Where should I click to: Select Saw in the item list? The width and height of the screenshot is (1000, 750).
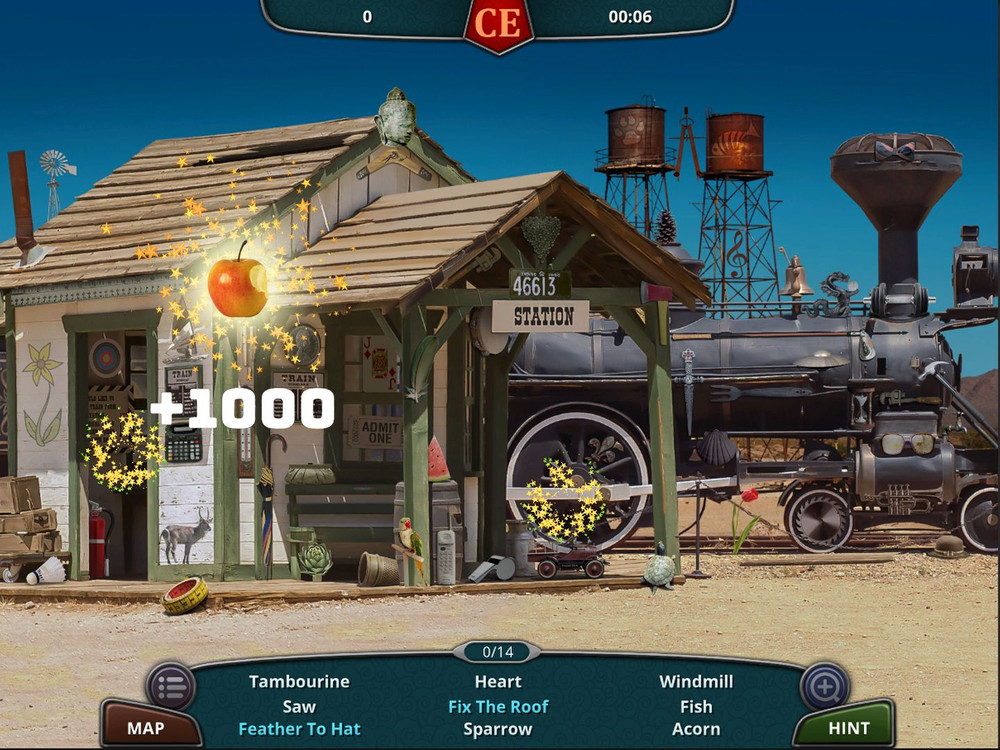[x=299, y=706]
